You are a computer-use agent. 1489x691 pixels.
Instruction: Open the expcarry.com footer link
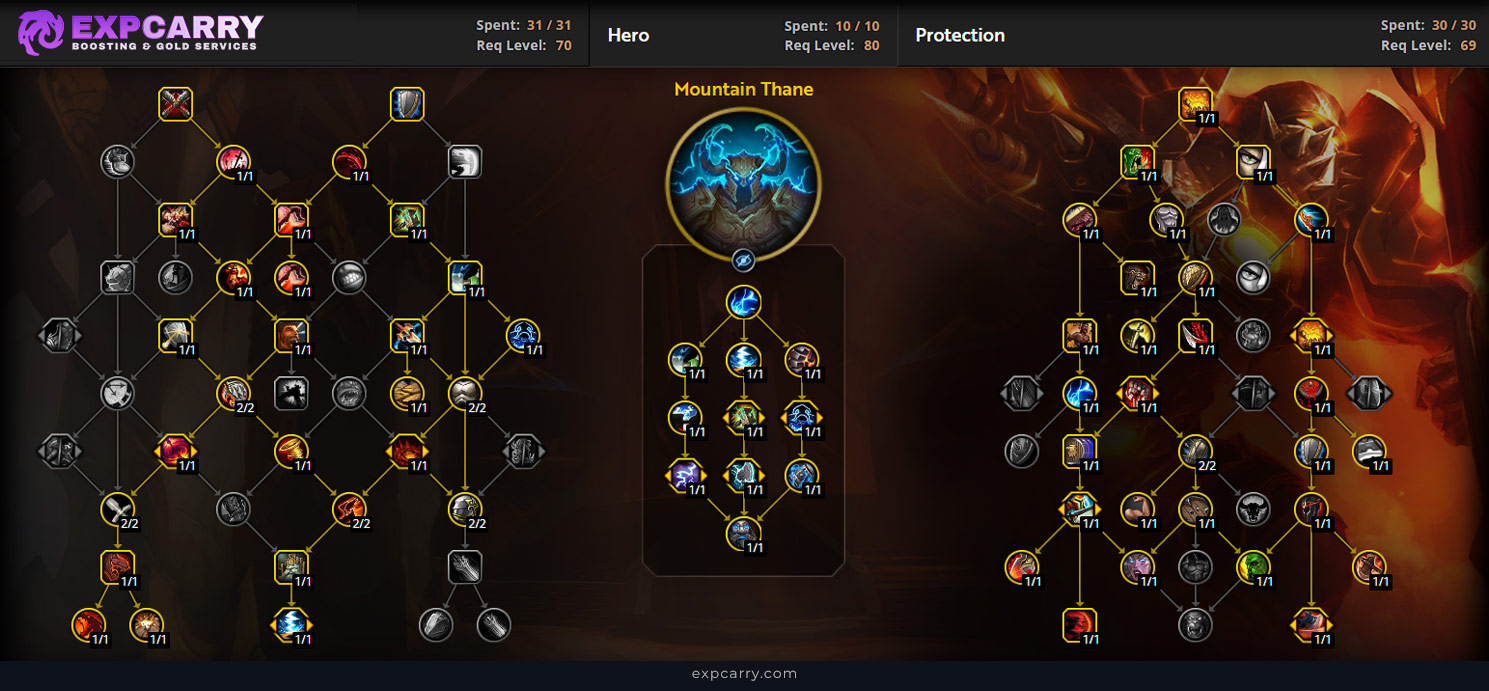tap(744, 674)
